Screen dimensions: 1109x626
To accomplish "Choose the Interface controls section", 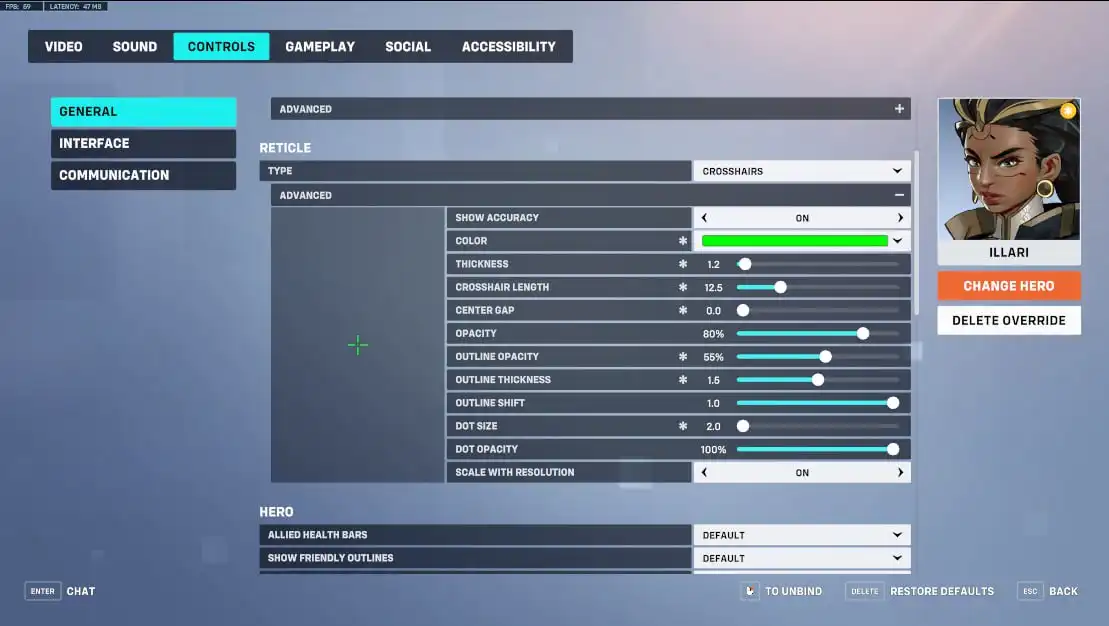I will tap(143, 144).
